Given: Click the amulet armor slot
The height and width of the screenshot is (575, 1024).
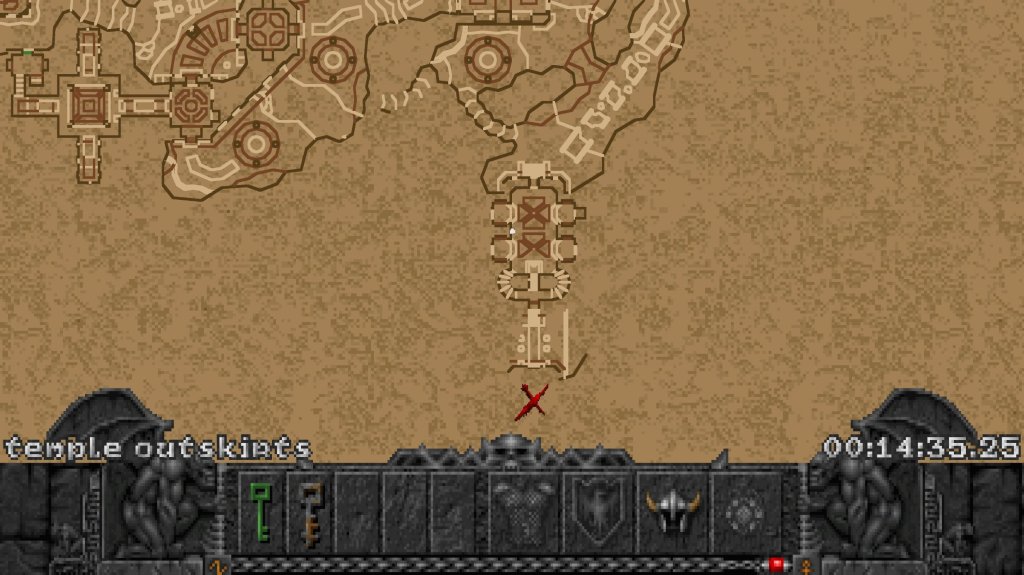Looking at the screenshot, I should [x=745, y=512].
